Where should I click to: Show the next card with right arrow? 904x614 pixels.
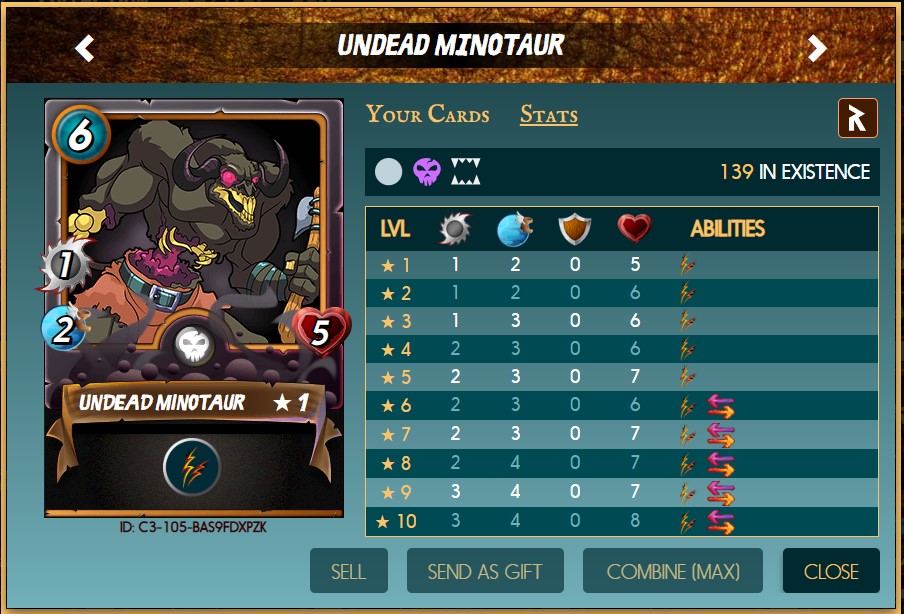pos(818,47)
